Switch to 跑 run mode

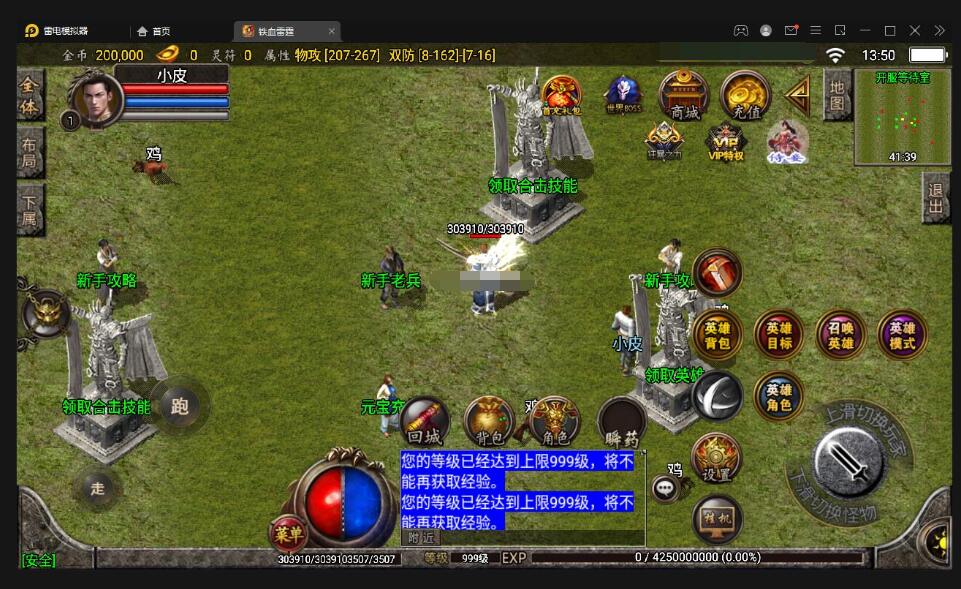180,406
